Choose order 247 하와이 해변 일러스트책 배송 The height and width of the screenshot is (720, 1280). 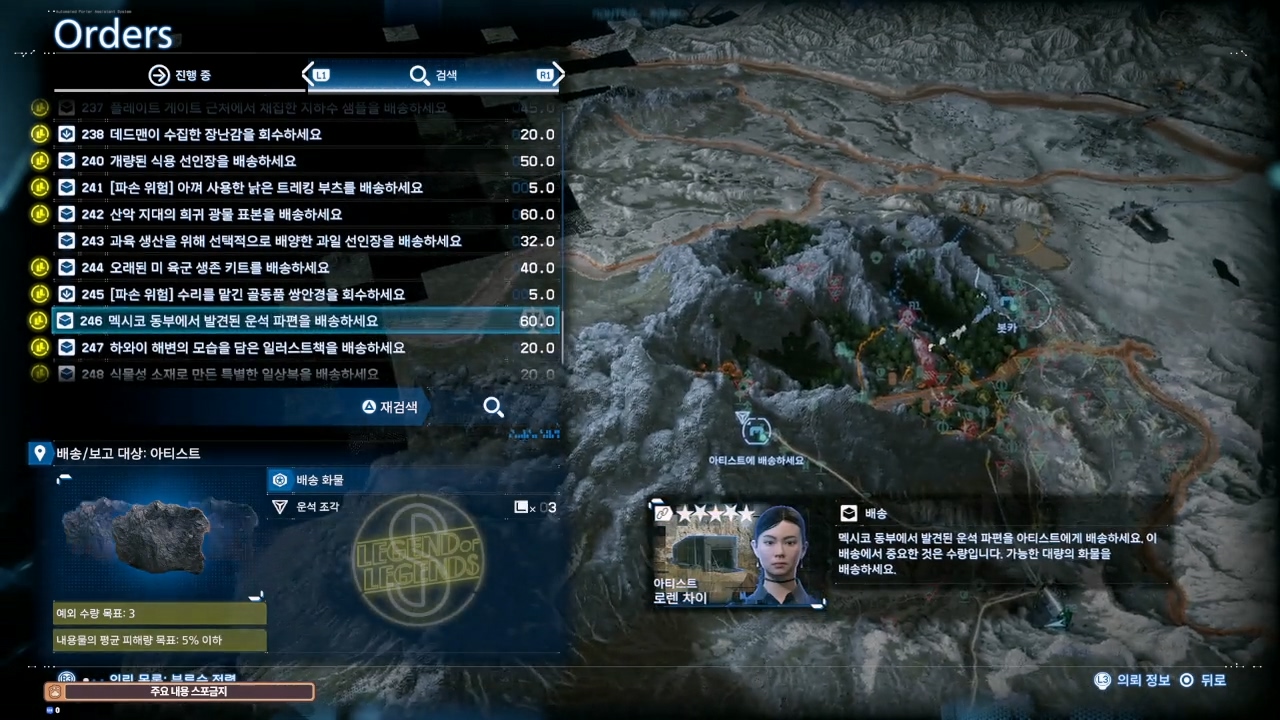coord(305,348)
